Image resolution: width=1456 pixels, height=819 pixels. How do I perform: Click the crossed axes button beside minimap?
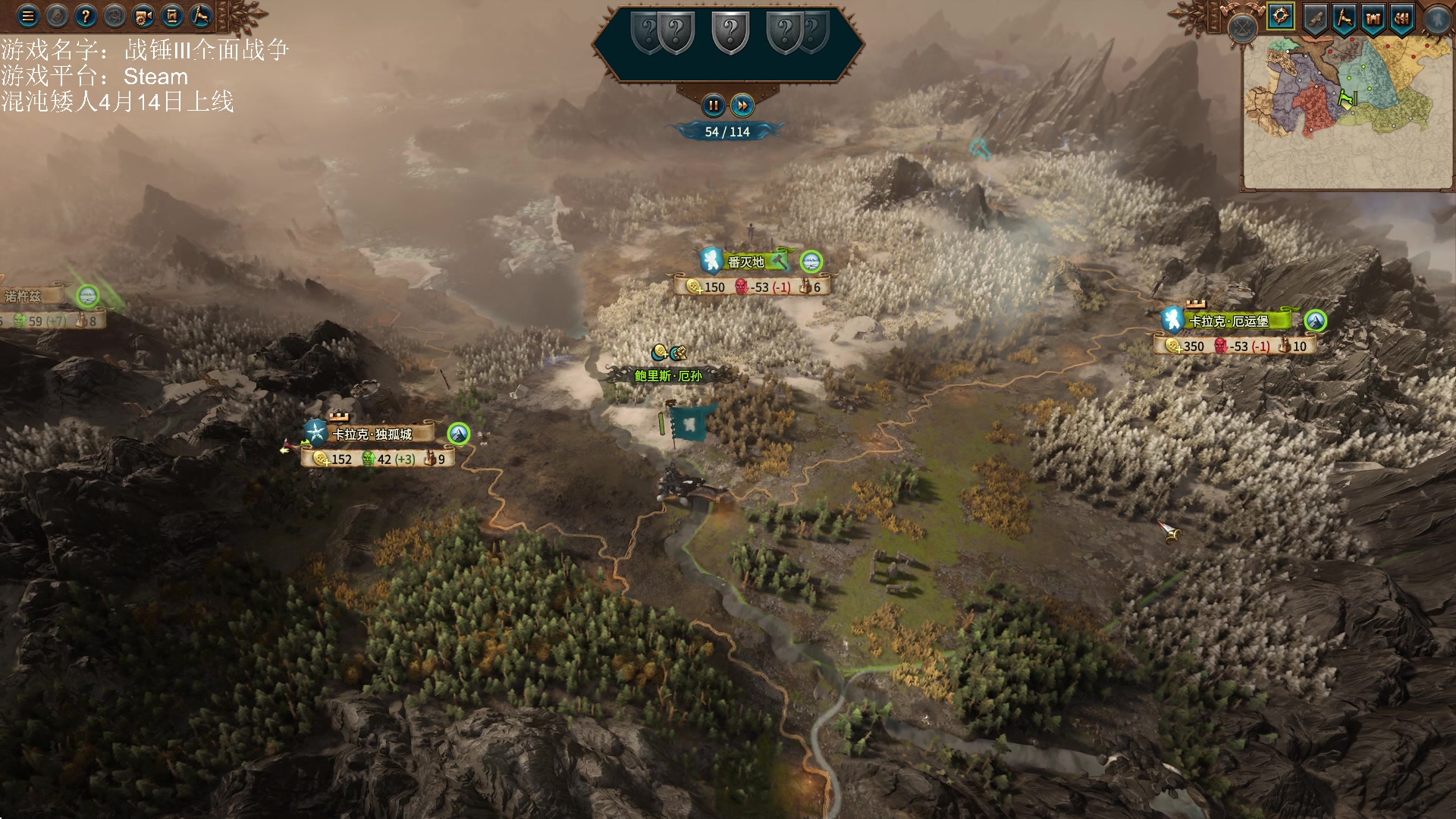coord(1243,29)
